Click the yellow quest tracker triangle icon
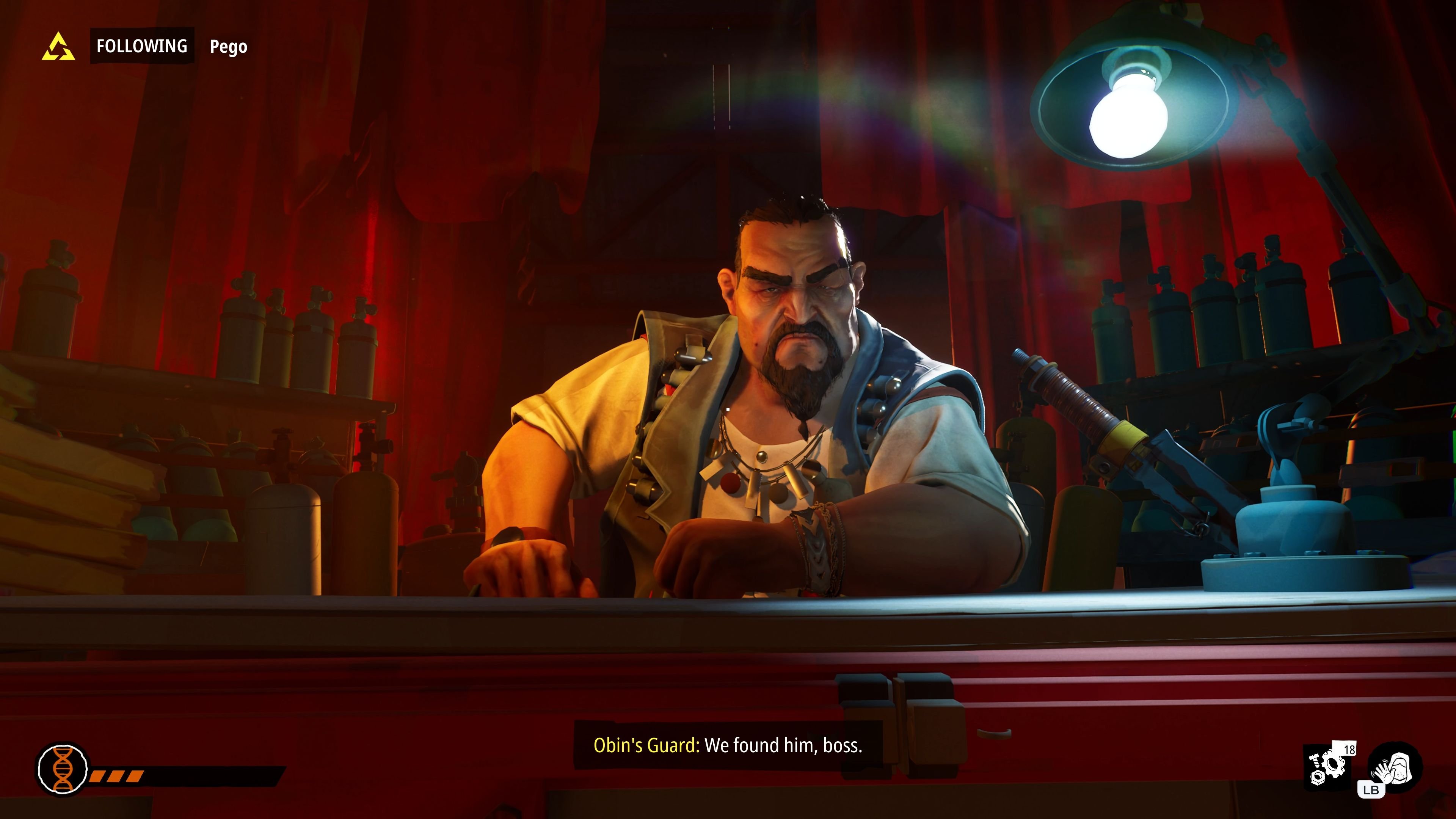Image resolution: width=1456 pixels, height=819 pixels. [x=58, y=47]
